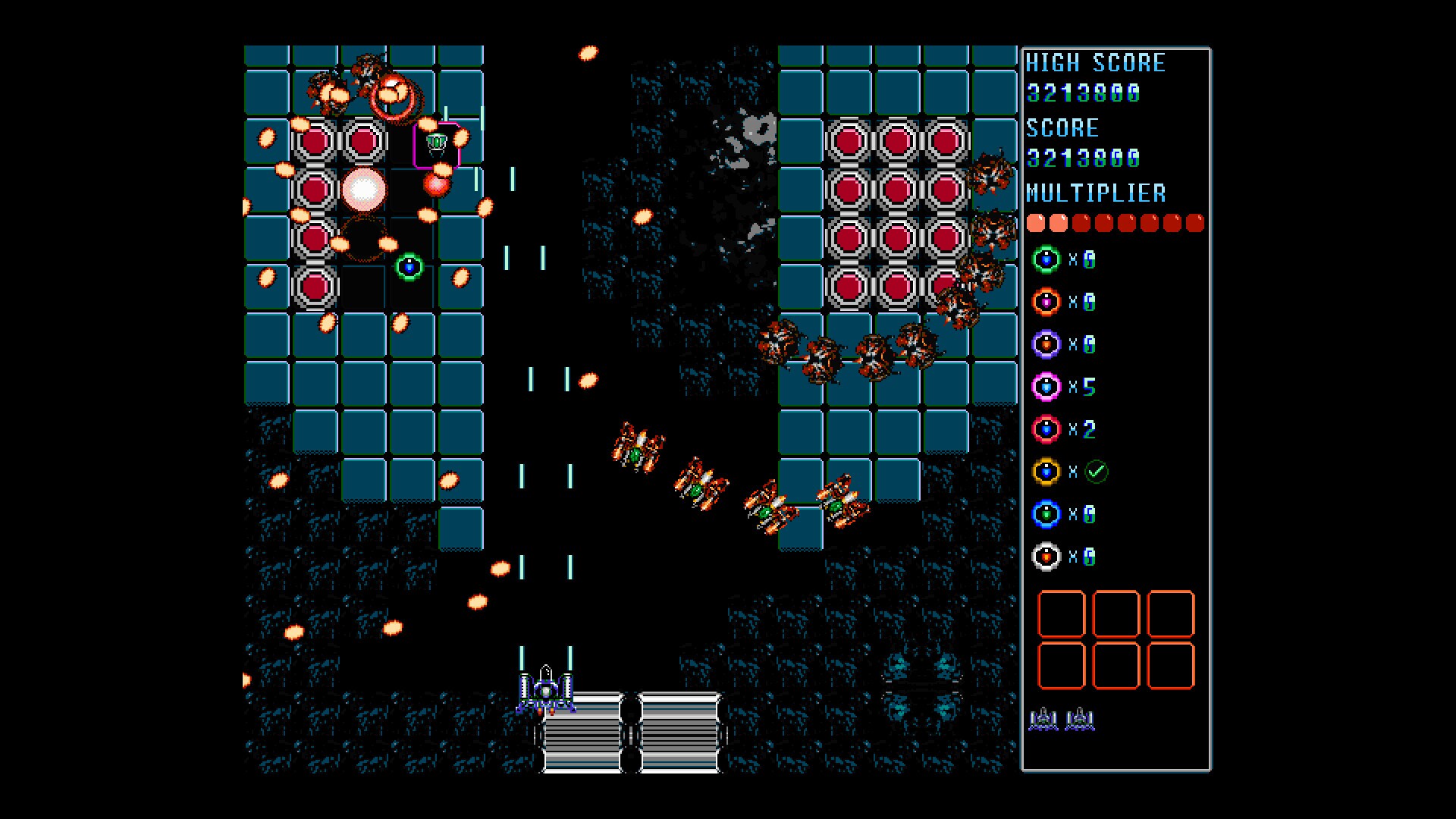Choose the blue-ringed orb with green gem
The width and height of the screenshot is (1456, 819).
[1046, 514]
